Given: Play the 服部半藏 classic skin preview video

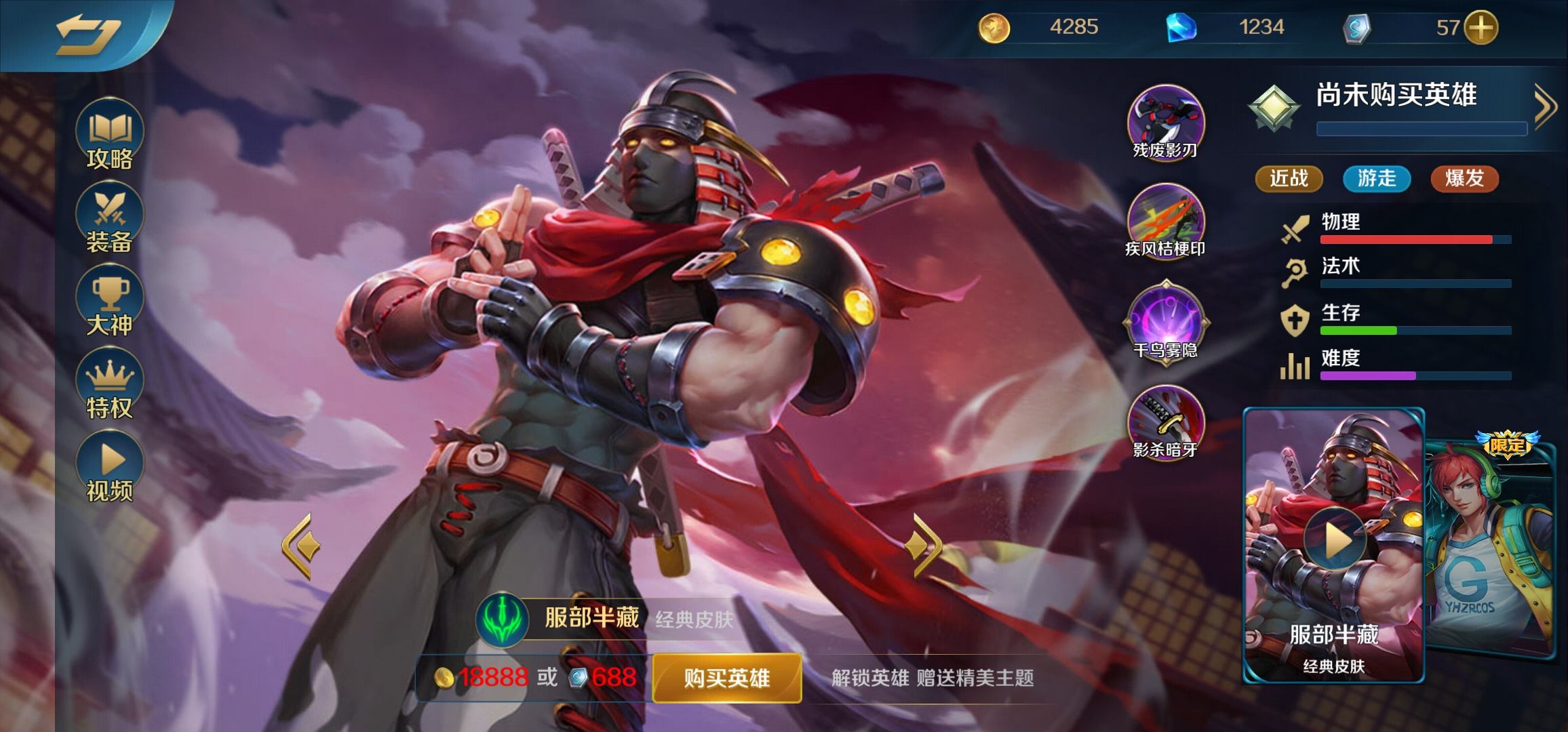Looking at the screenshot, I should (1334, 540).
